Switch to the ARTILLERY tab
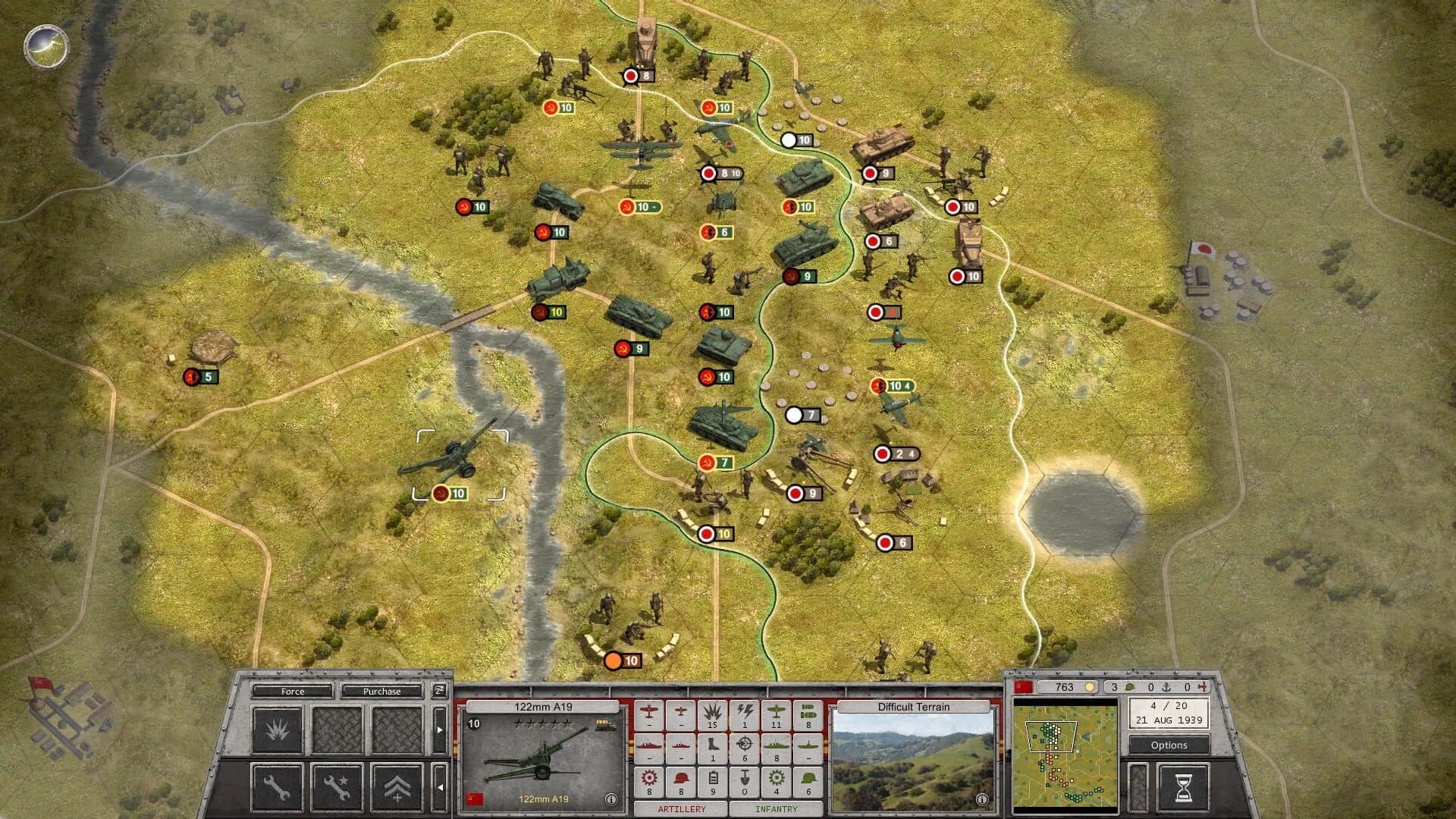The height and width of the screenshot is (819, 1456). [x=681, y=809]
